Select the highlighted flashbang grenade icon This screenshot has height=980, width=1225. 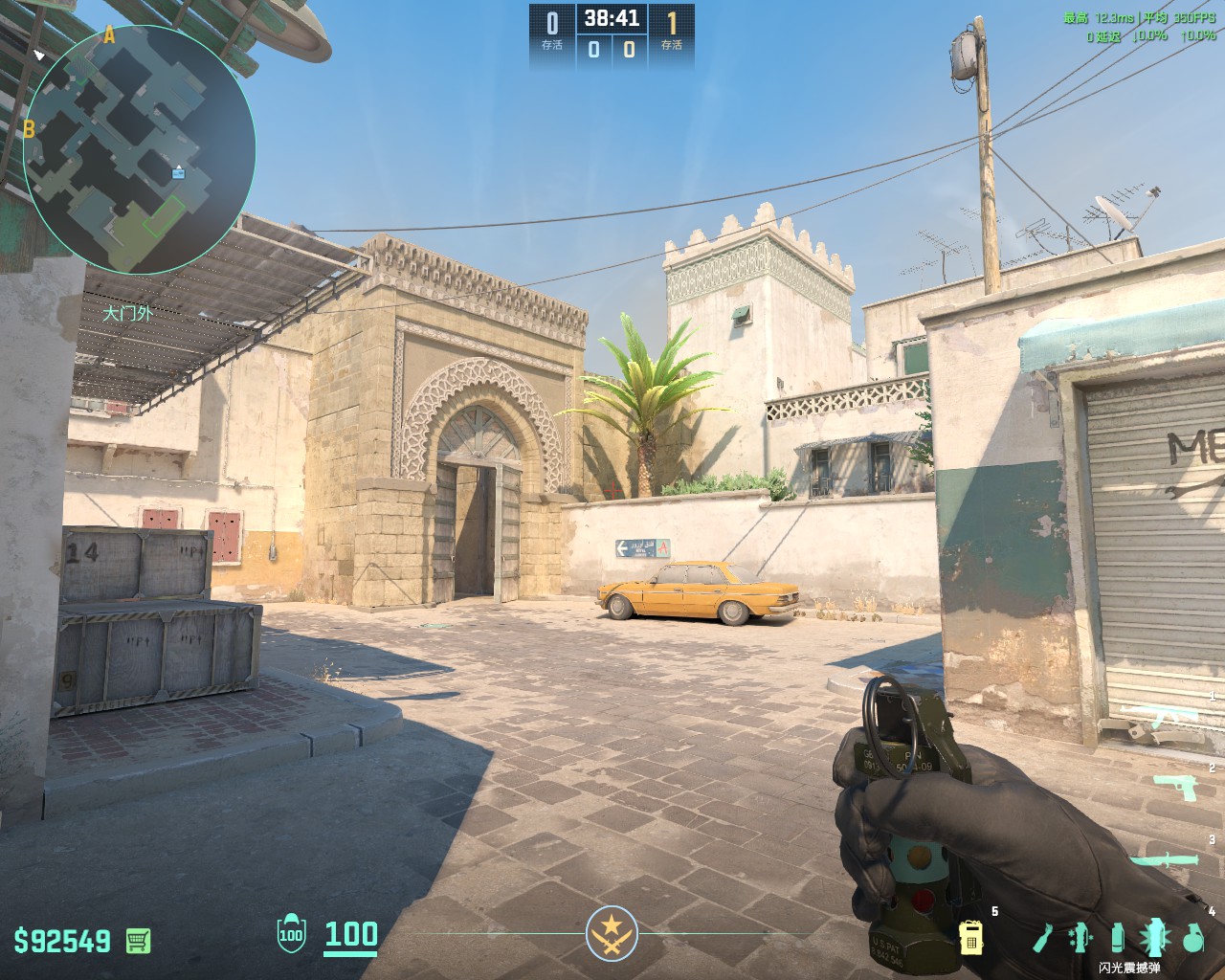point(1154,938)
